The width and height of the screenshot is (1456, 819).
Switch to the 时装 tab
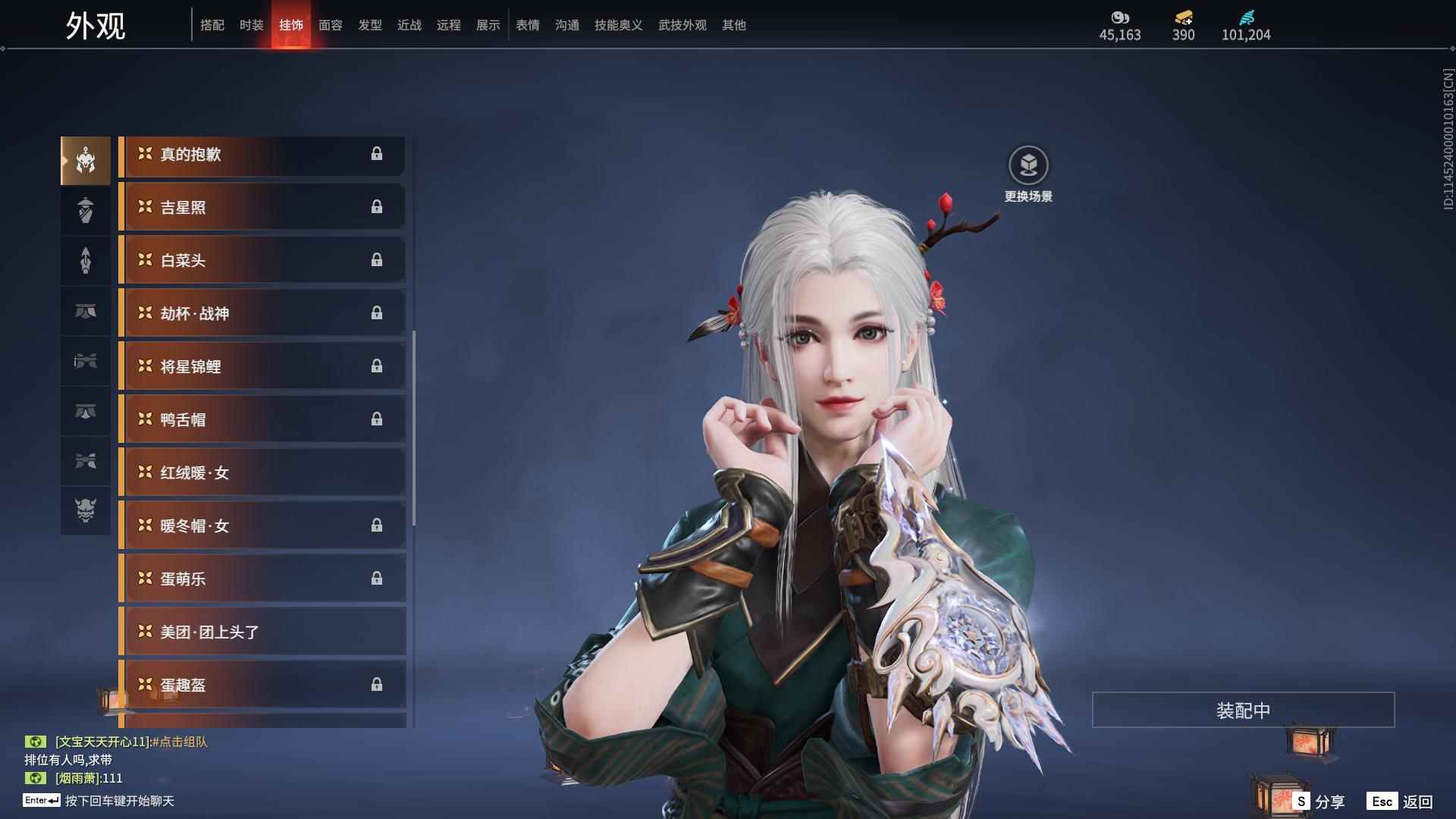251,25
